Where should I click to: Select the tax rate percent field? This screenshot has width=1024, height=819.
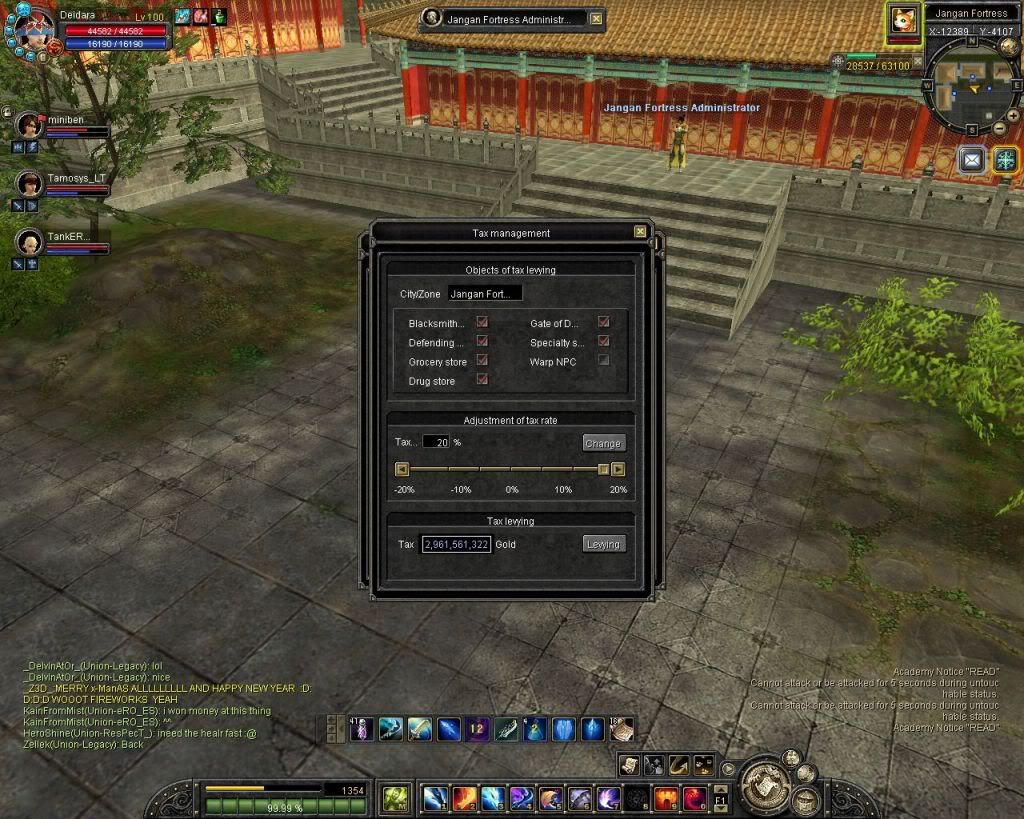[x=436, y=442]
